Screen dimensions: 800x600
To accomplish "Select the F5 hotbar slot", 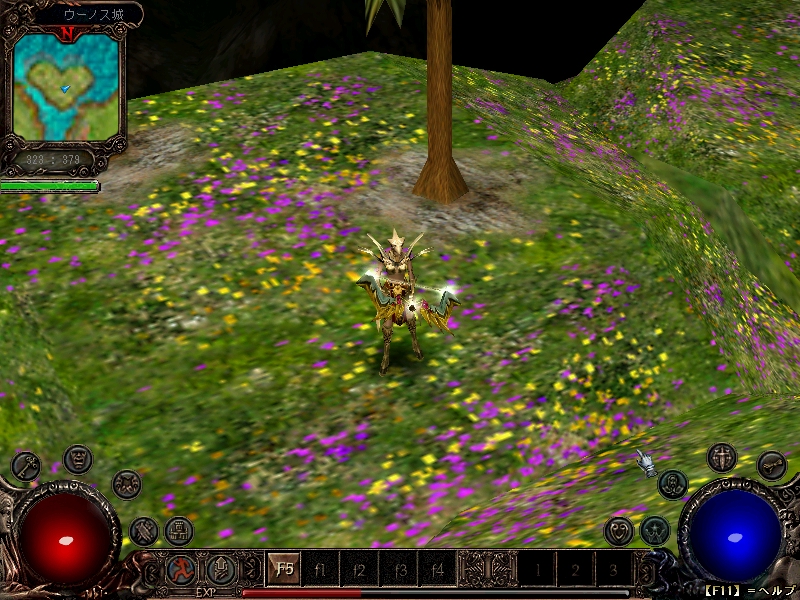I will (285, 570).
